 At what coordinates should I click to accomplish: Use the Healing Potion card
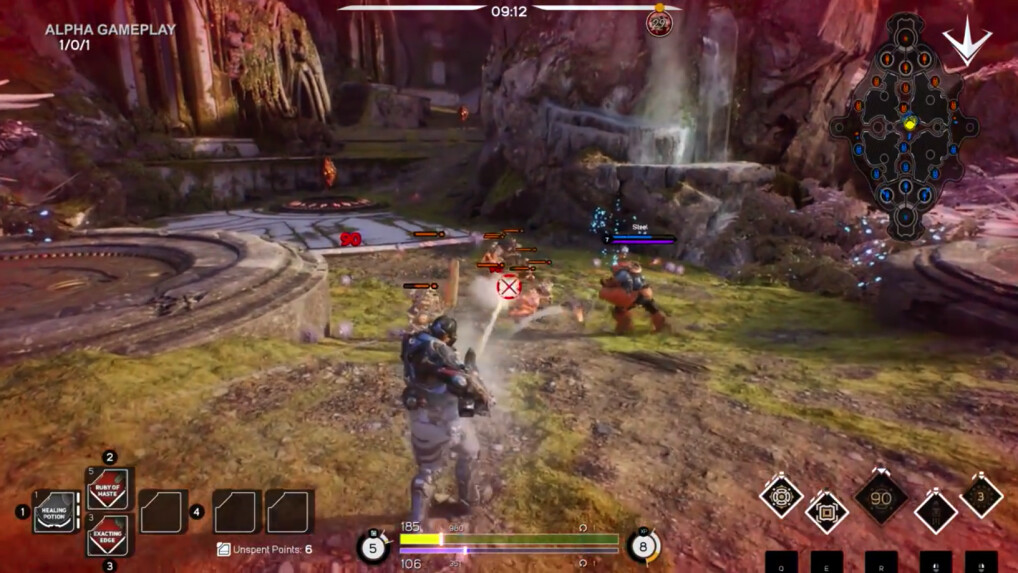tap(54, 512)
